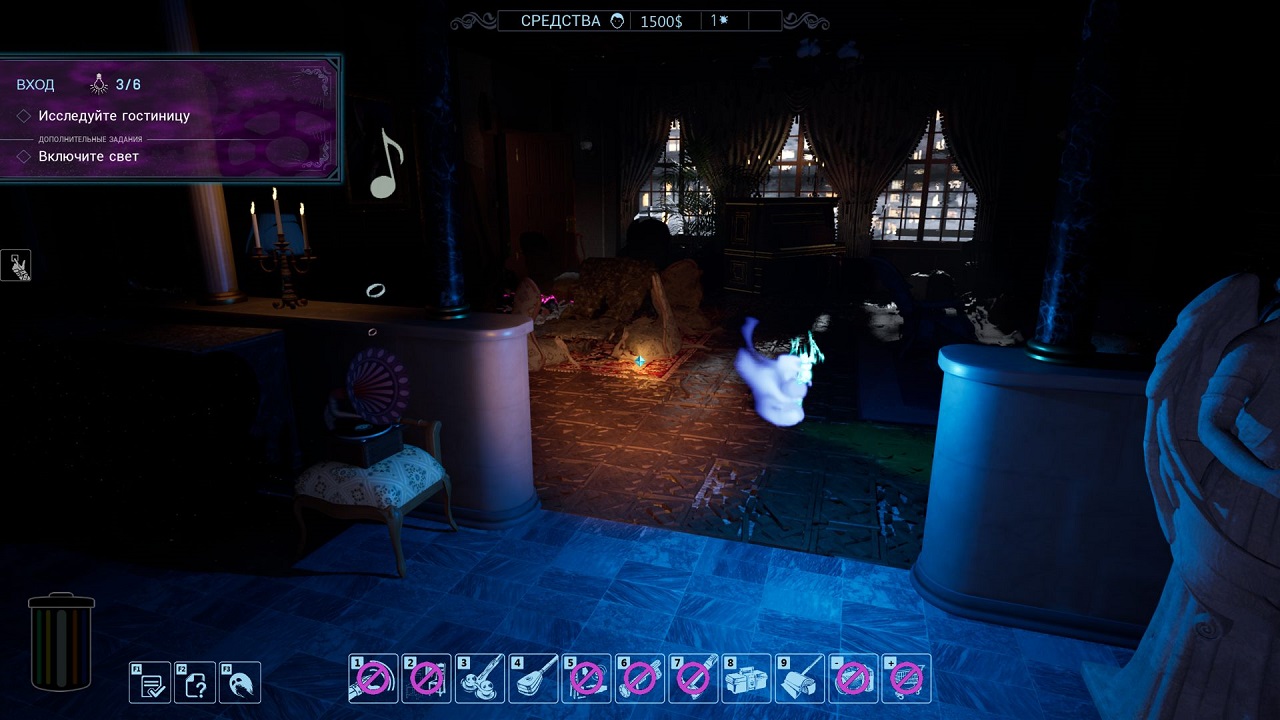Open the task checklist via the F1 icon
The image size is (1280, 720).
150,683
